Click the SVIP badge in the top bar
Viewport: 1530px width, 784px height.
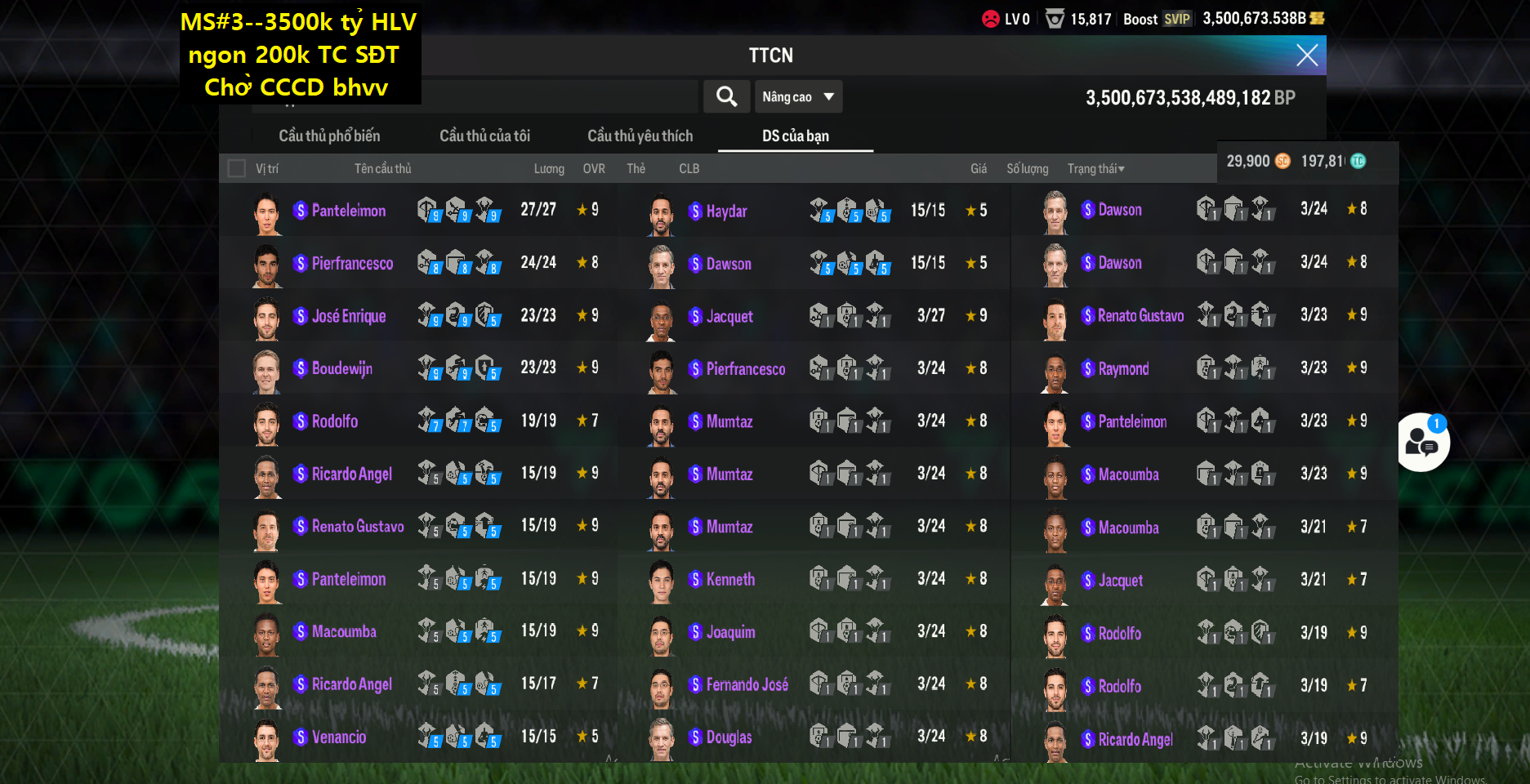click(1177, 18)
